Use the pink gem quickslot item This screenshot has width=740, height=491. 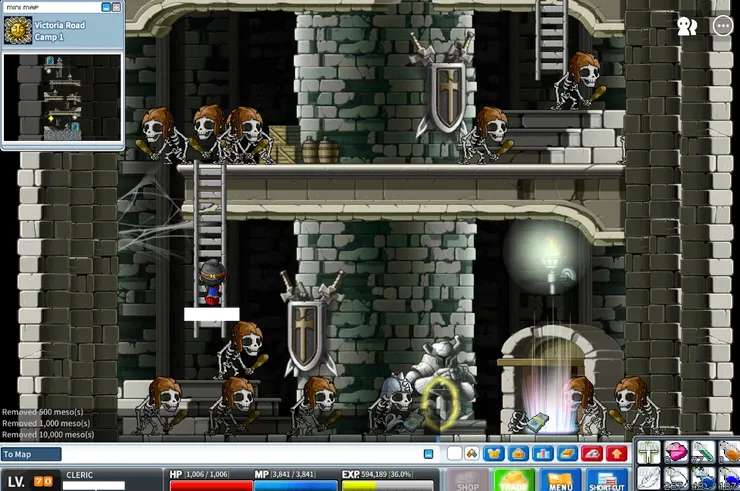click(x=676, y=452)
